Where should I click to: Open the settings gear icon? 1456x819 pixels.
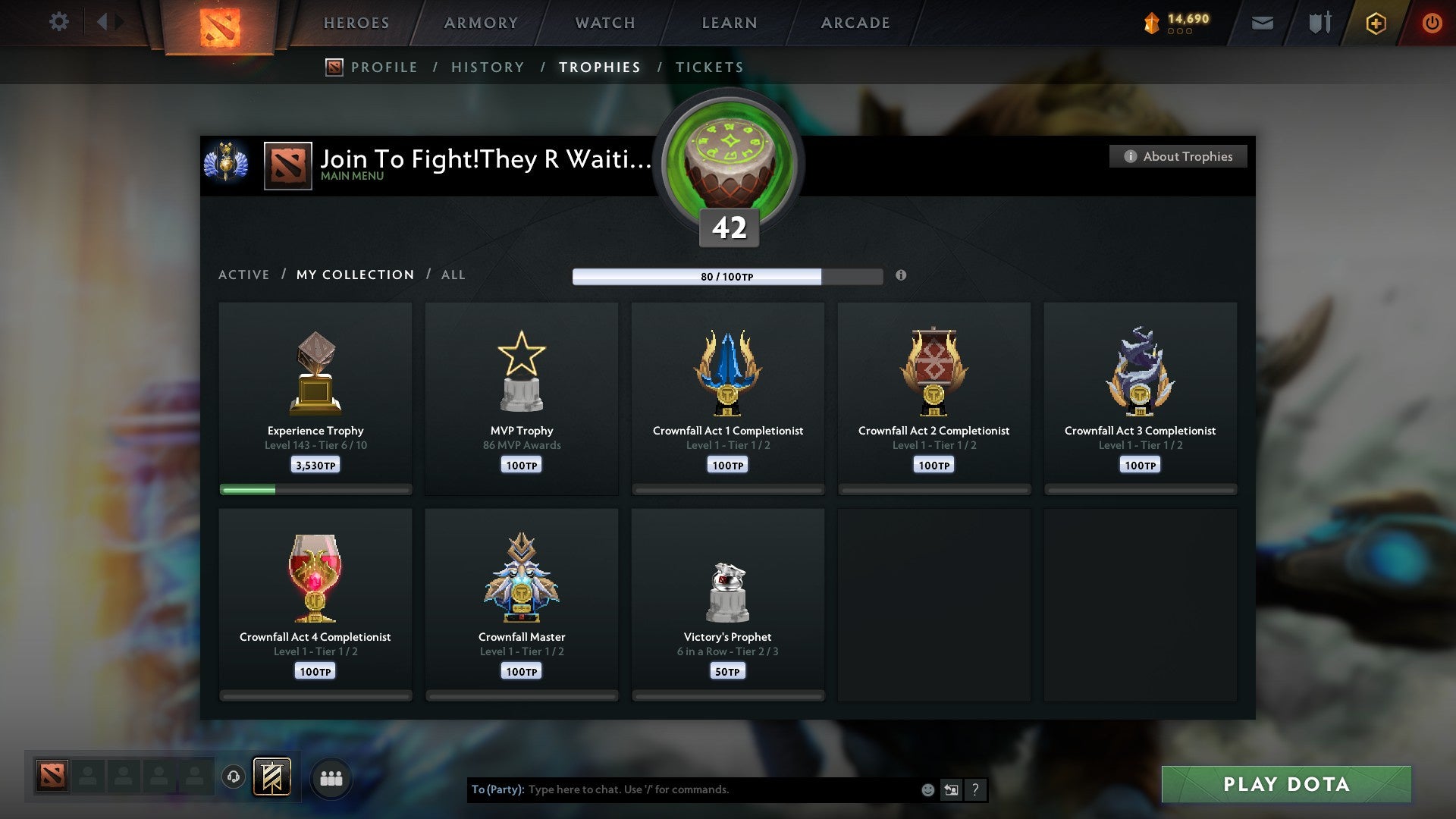click(x=59, y=22)
